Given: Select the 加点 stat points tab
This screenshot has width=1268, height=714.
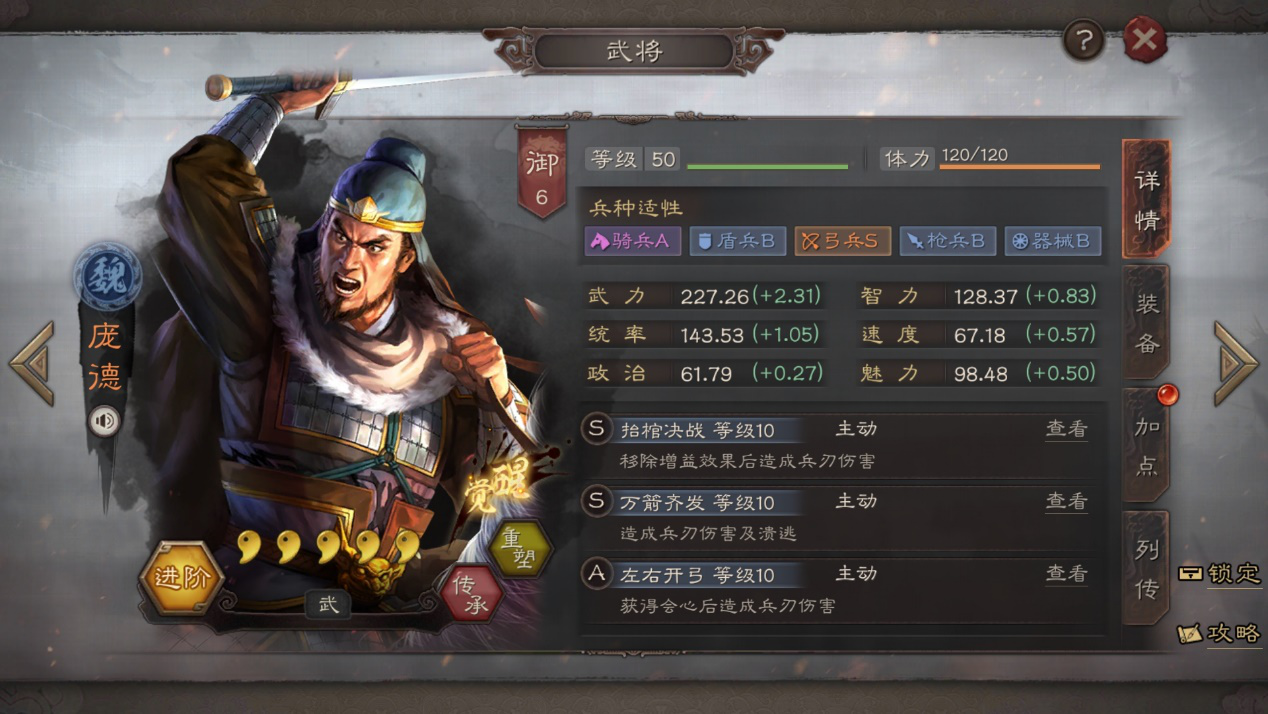Looking at the screenshot, I should [x=1146, y=445].
